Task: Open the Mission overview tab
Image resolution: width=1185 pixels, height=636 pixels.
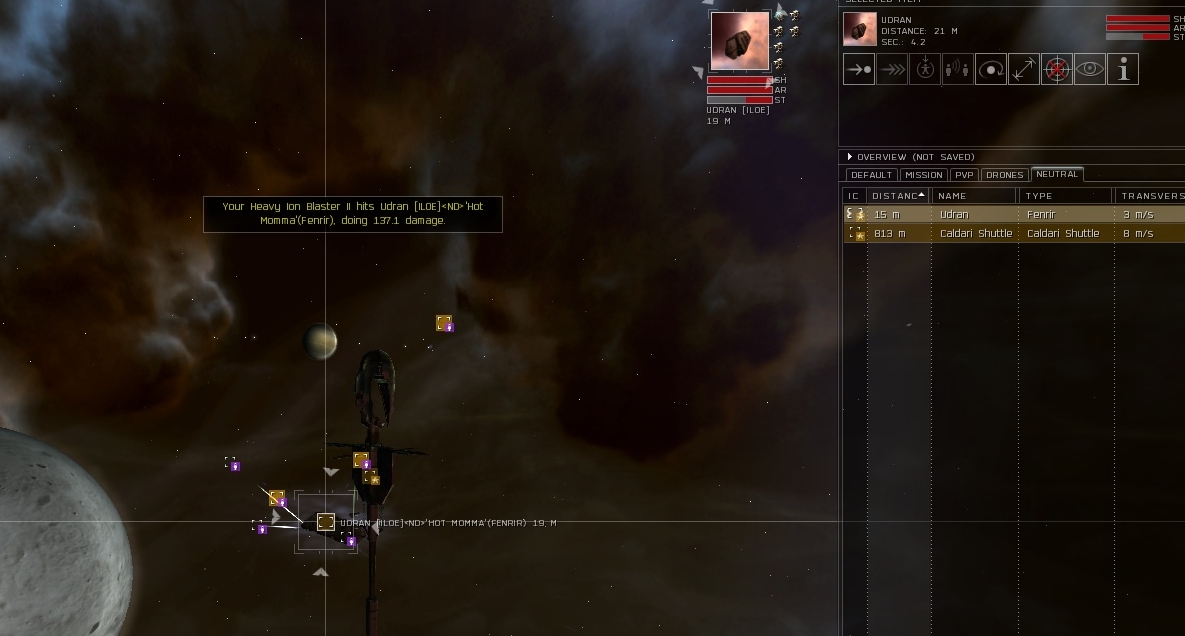Action: [x=923, y=175]
